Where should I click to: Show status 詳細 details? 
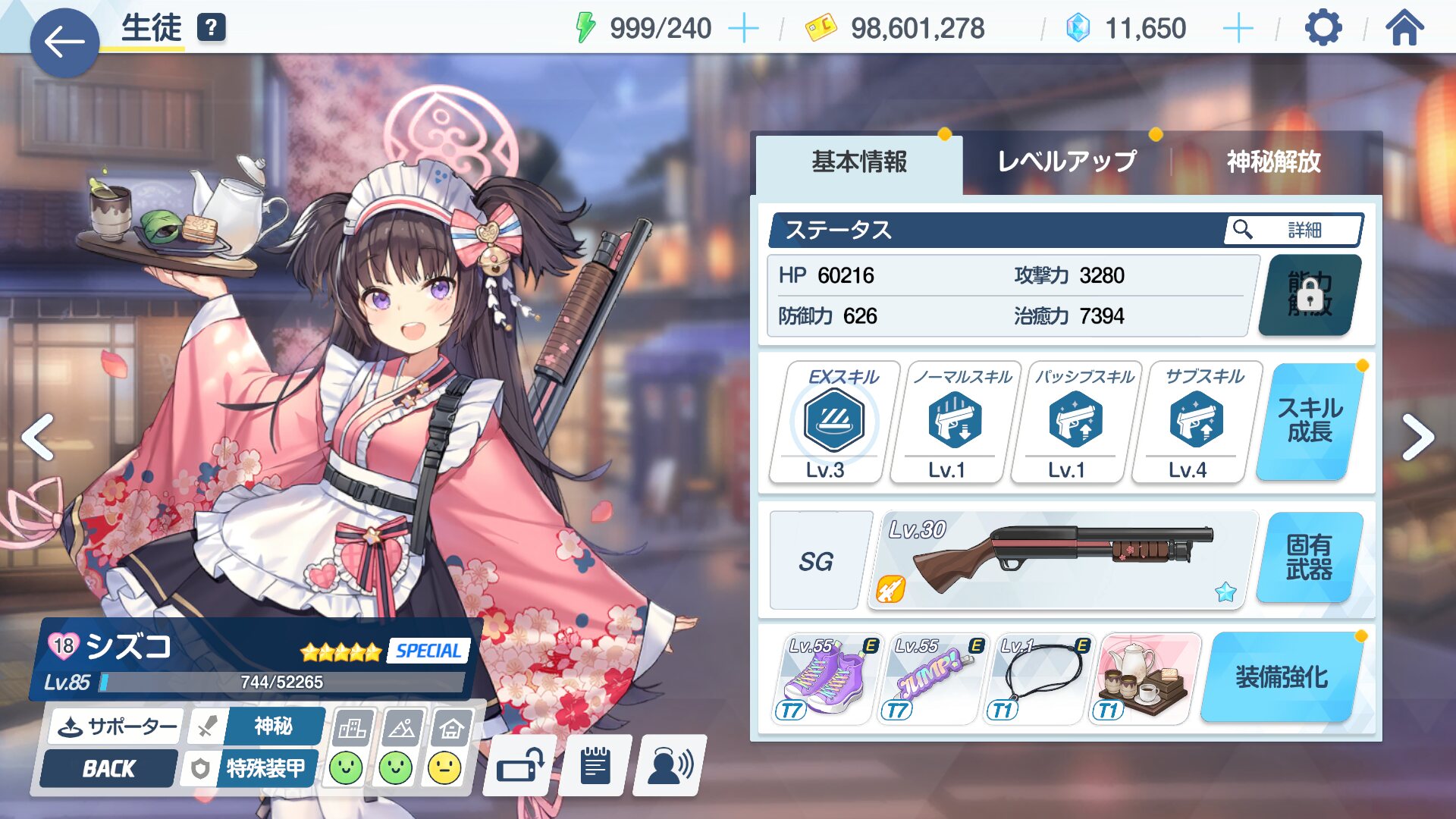pos(1292,230)
